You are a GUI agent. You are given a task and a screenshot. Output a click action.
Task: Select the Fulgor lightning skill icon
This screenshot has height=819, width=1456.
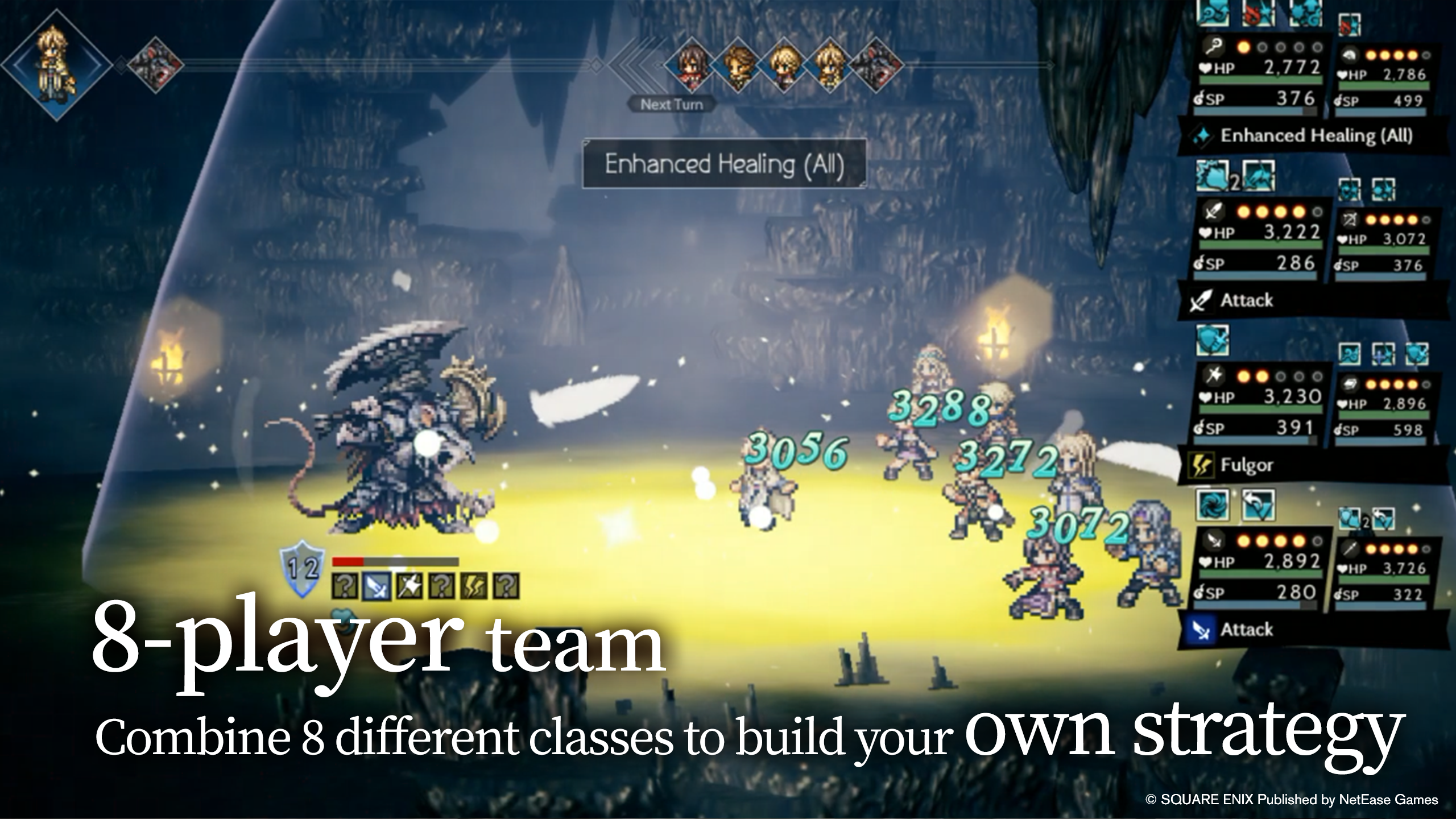click(x=1201, y=465)
